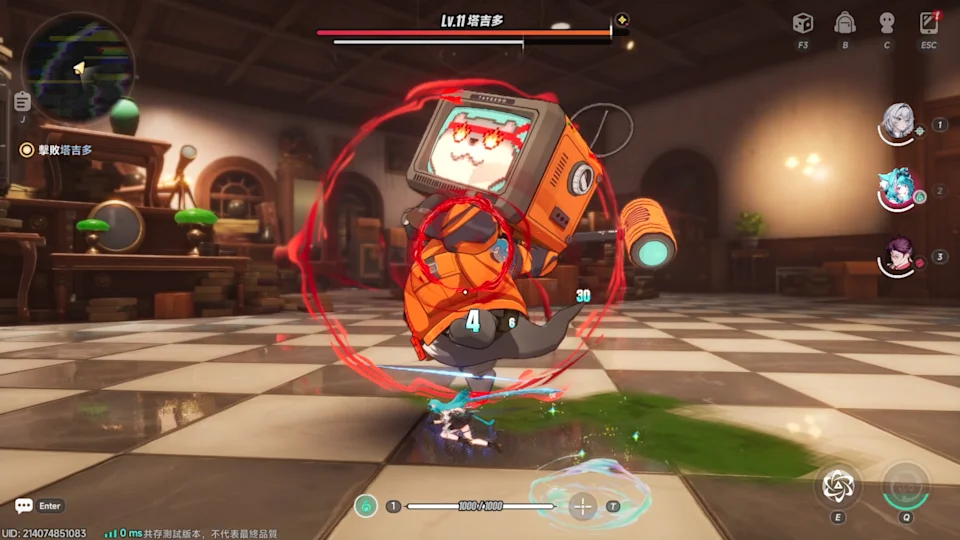Switch to the silver-haired party member
Viewport: 960px width, 540px height.
click(x=898, y=124)
